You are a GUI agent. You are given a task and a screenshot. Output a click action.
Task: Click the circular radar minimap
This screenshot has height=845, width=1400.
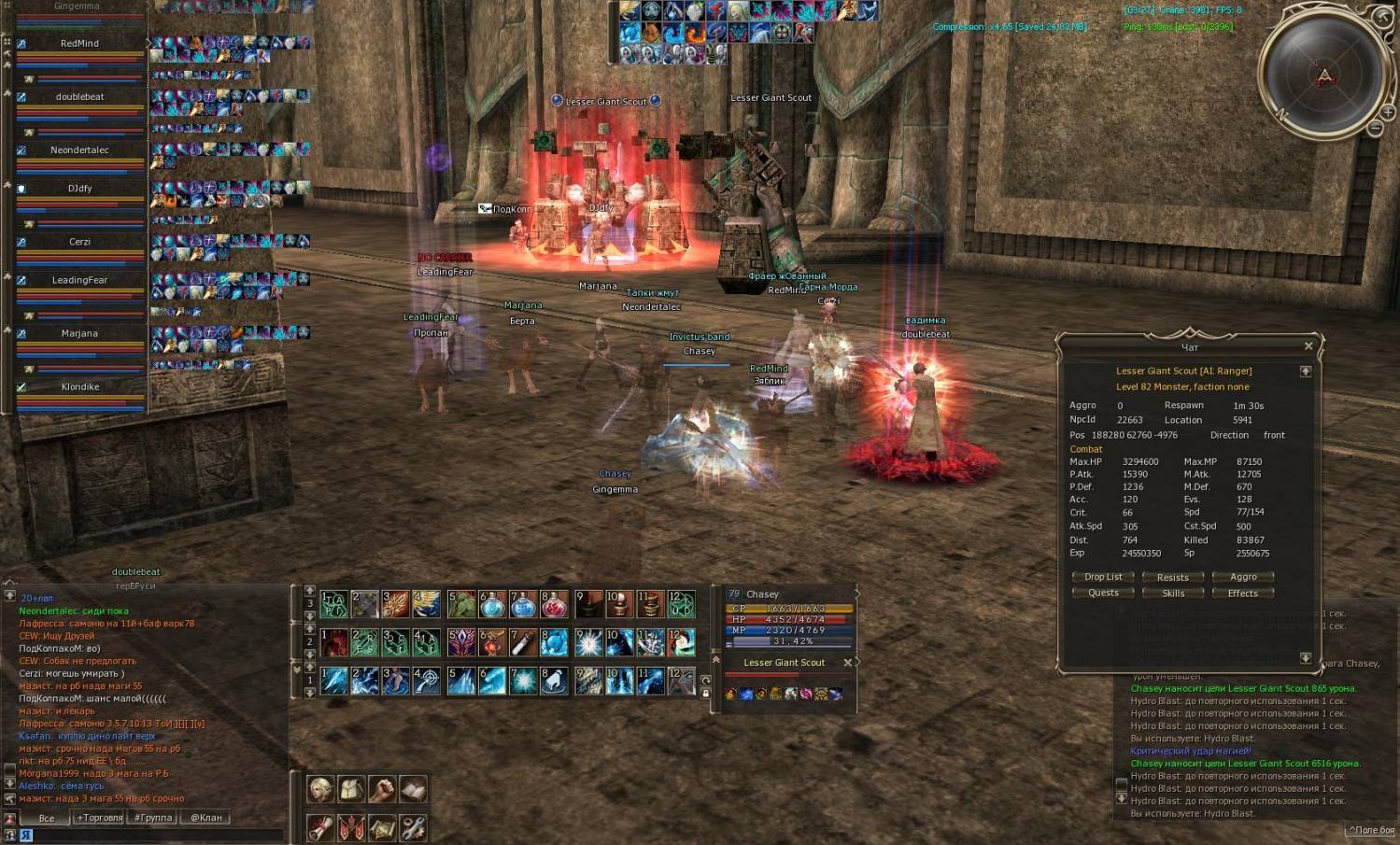[1323, 73]
